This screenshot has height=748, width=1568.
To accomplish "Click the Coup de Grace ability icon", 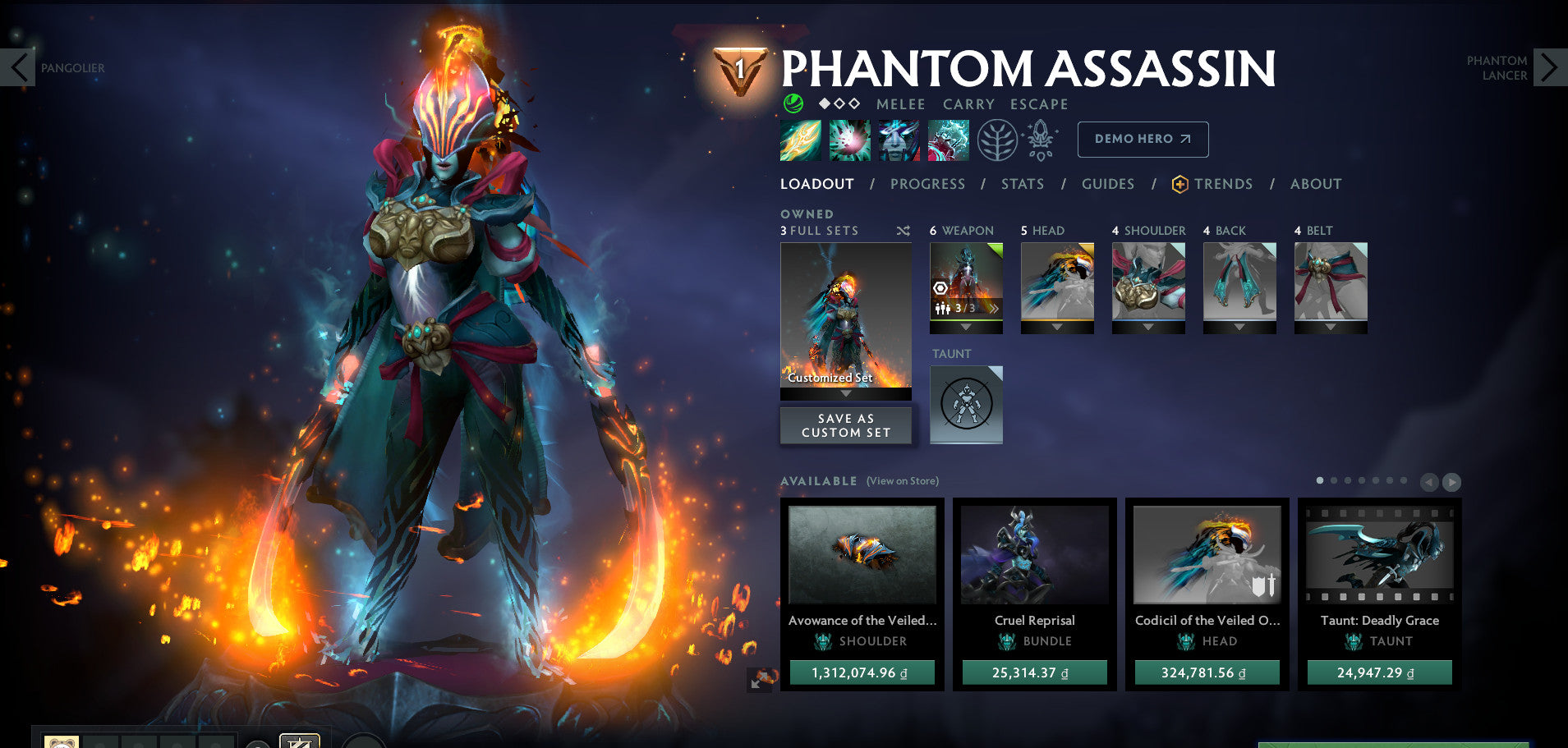I will click(949, 140).
